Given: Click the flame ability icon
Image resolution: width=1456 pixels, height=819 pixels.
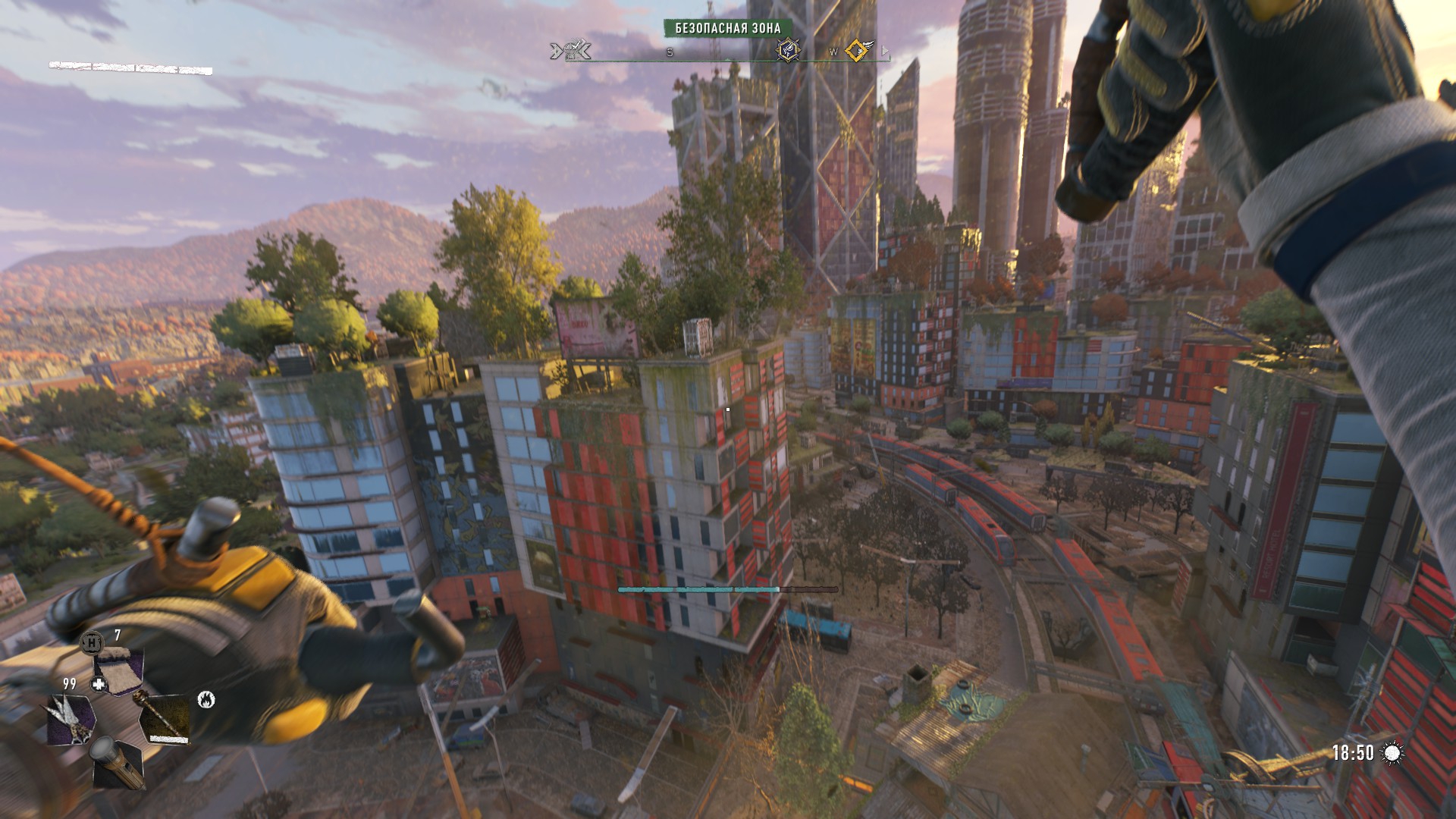Looking at the screenshot, I should pos(206,699).
